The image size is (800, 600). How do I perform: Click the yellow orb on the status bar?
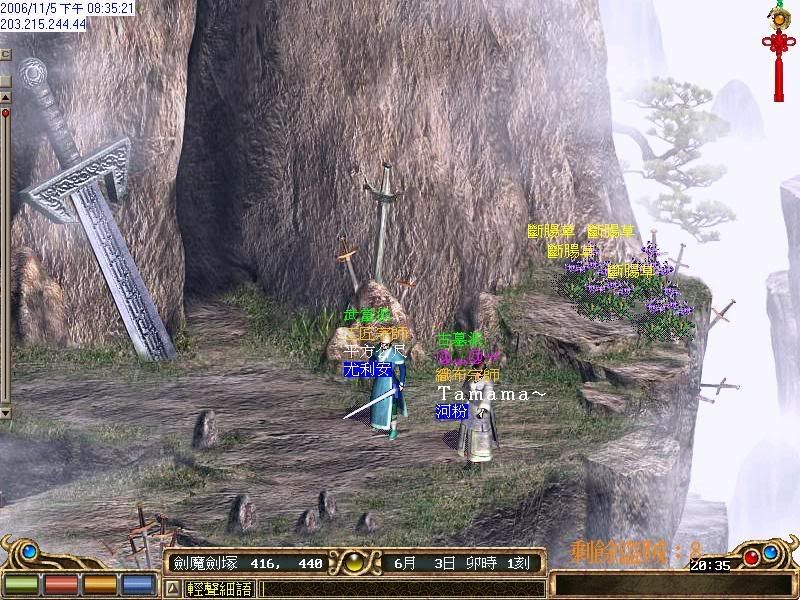tap(353, 563)
